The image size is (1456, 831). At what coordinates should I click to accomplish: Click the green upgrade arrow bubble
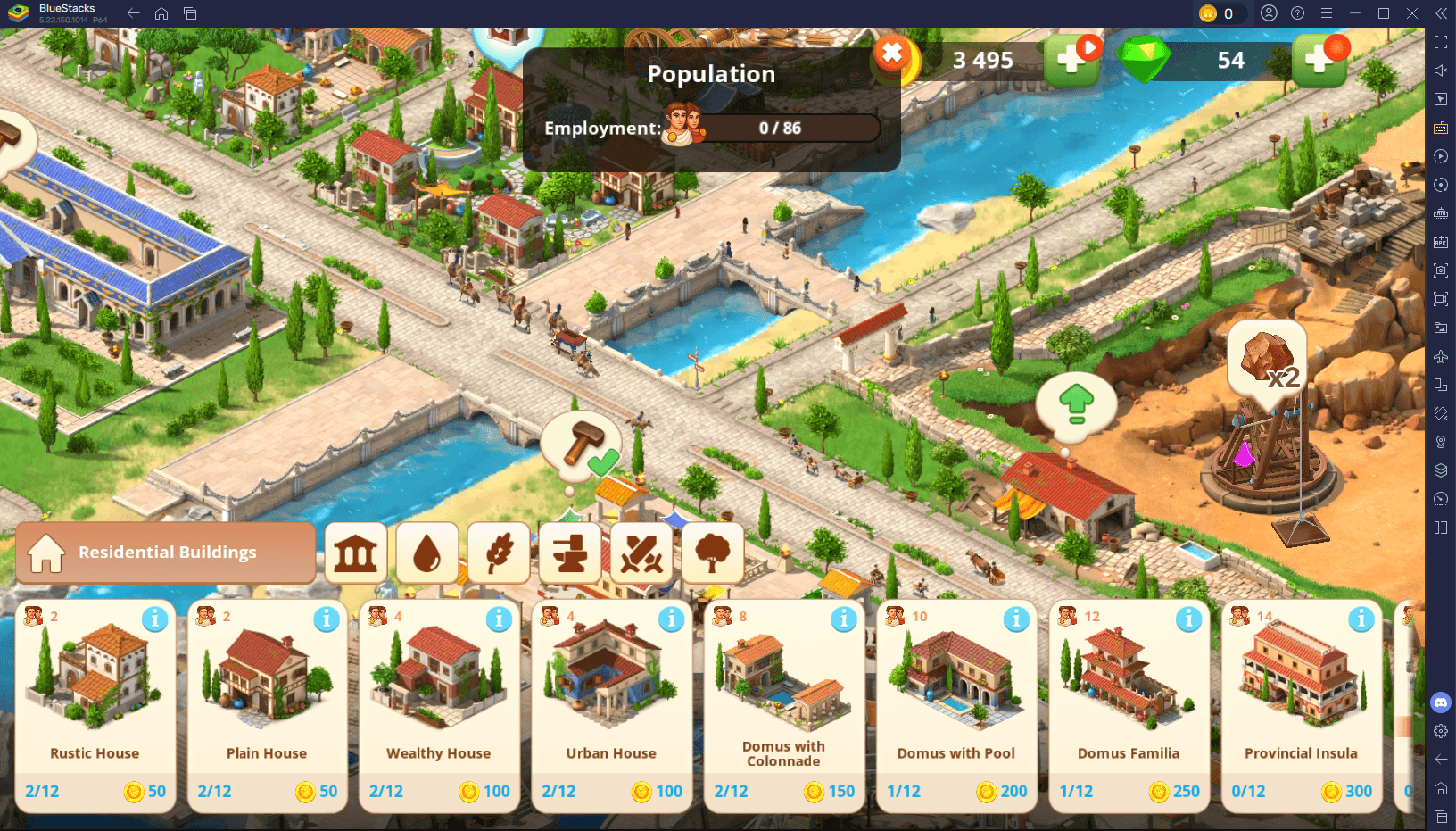tap(1074, 403)
